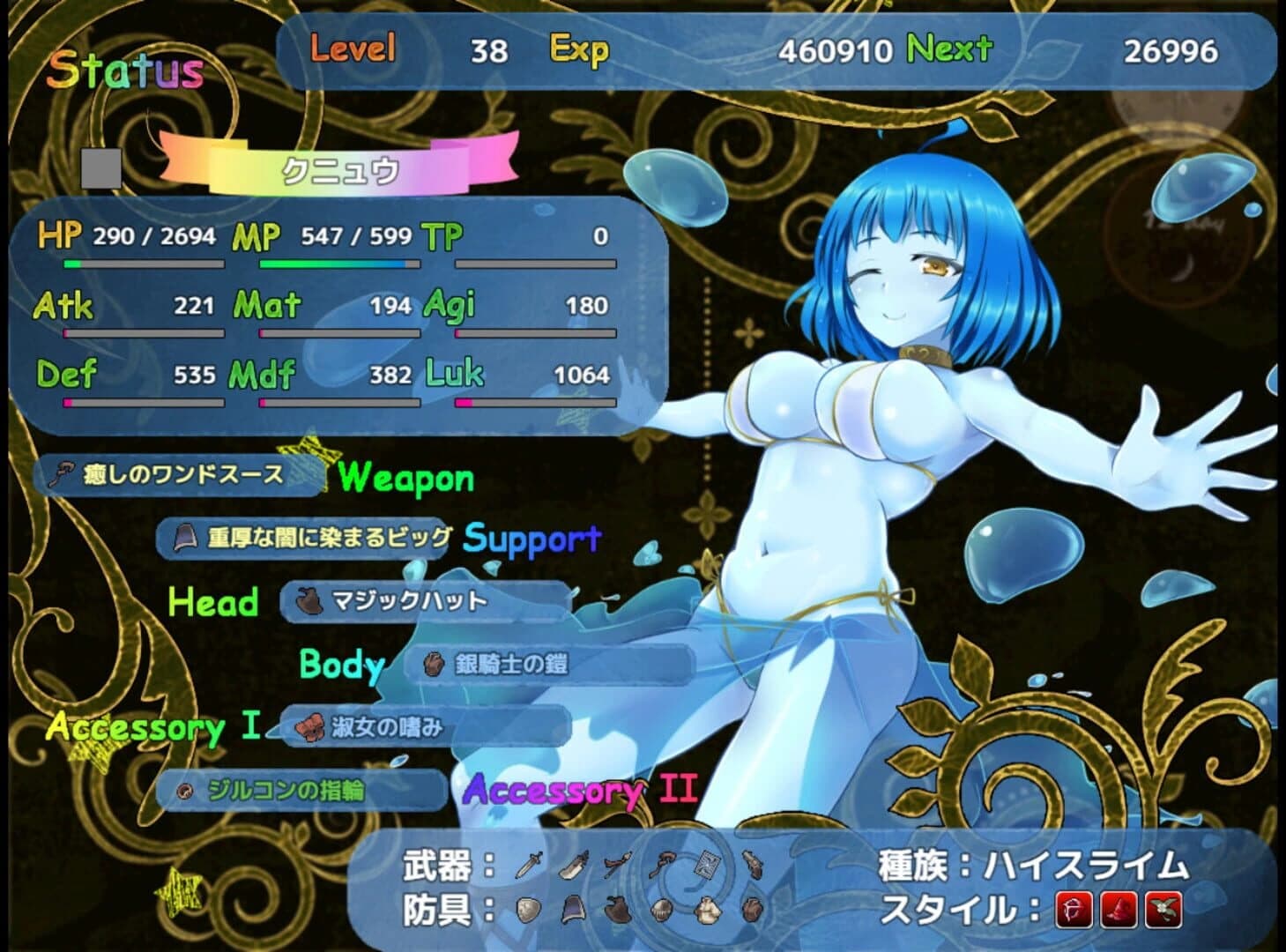This screenshot has width=1286, height=952.
Task: Expand the Accessory II slot ジルコンの指輪
Action: (300, 792)
